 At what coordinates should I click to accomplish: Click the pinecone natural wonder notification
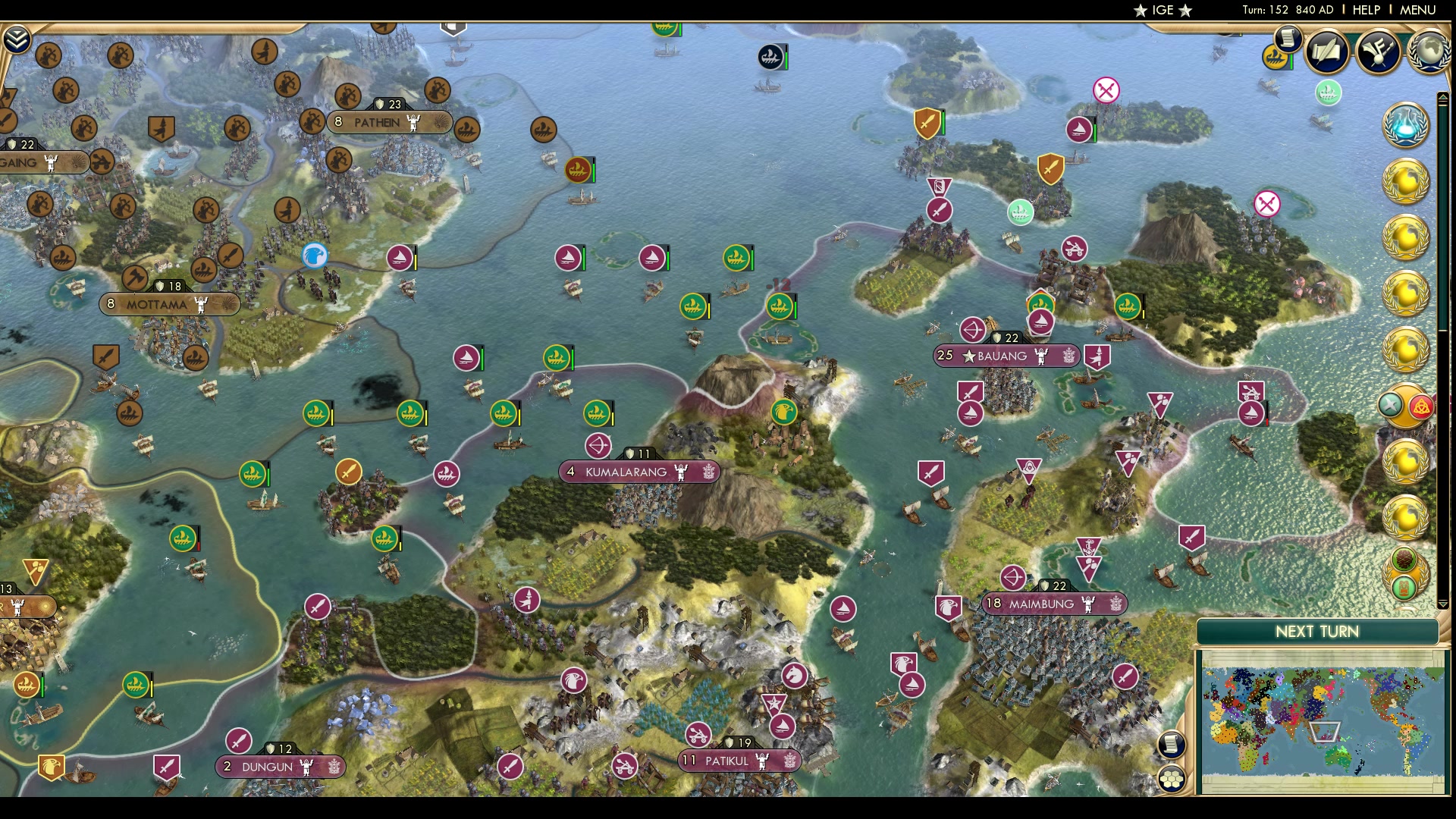click(x=1404, y=557)
